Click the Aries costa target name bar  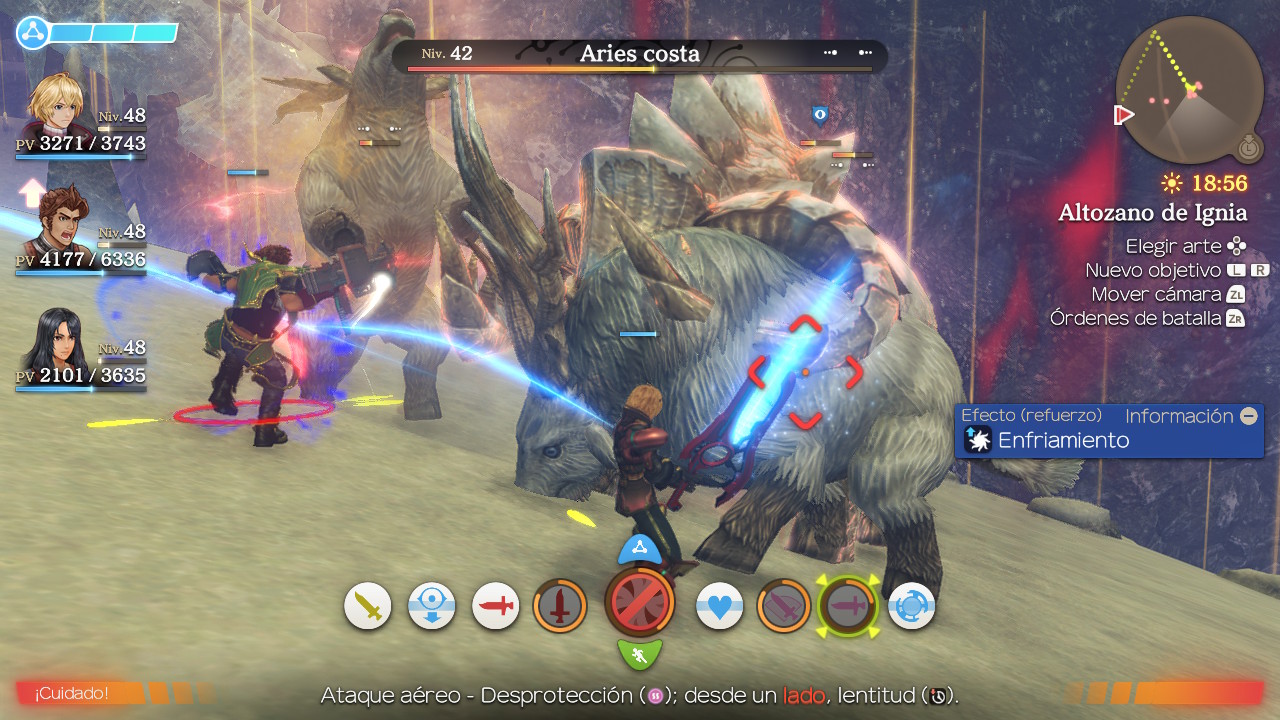click(x=640, y=55)
